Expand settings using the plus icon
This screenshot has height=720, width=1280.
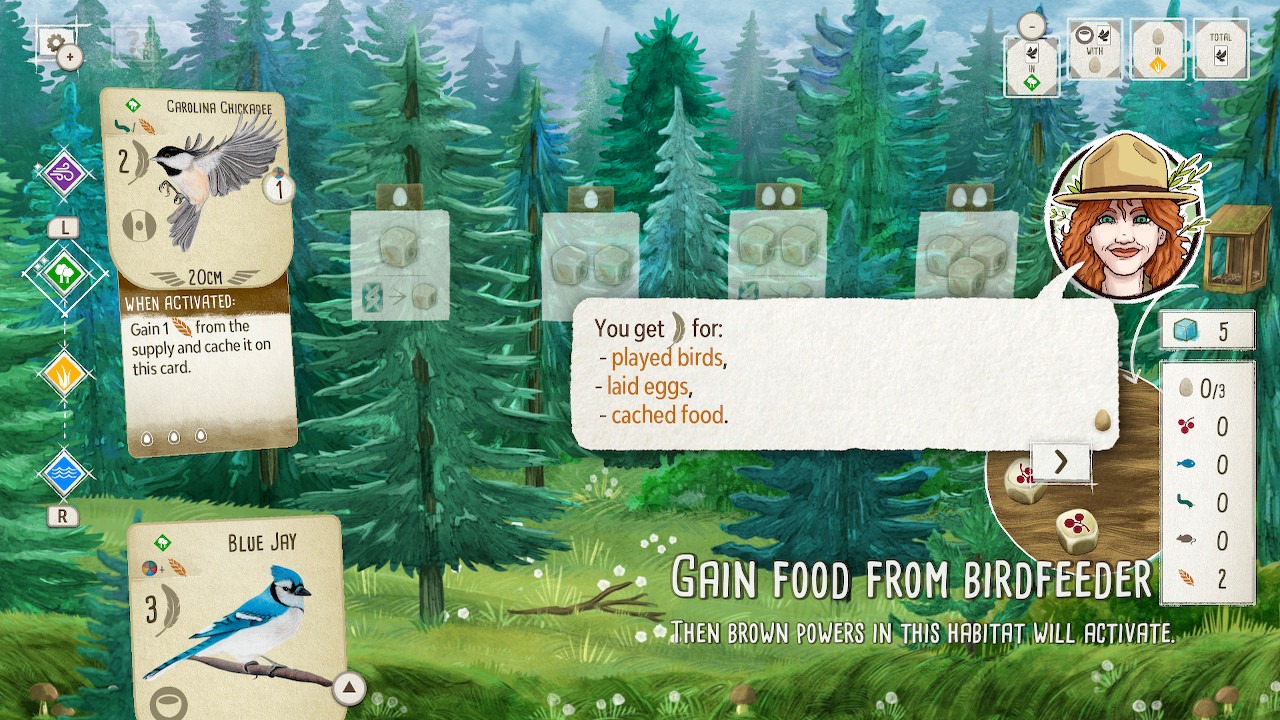pos(68,57)
